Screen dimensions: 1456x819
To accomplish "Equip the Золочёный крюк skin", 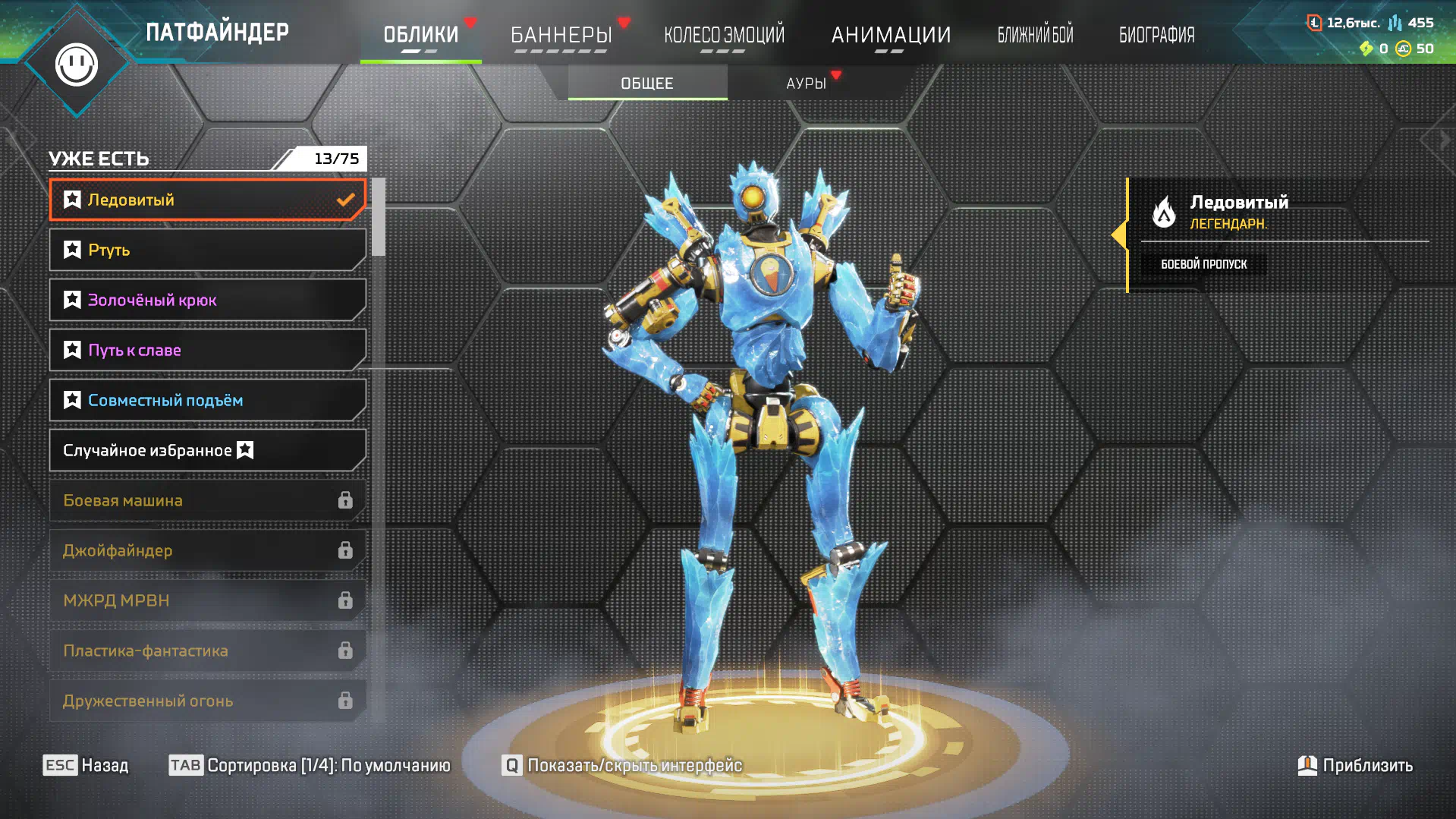I will 207,300.
